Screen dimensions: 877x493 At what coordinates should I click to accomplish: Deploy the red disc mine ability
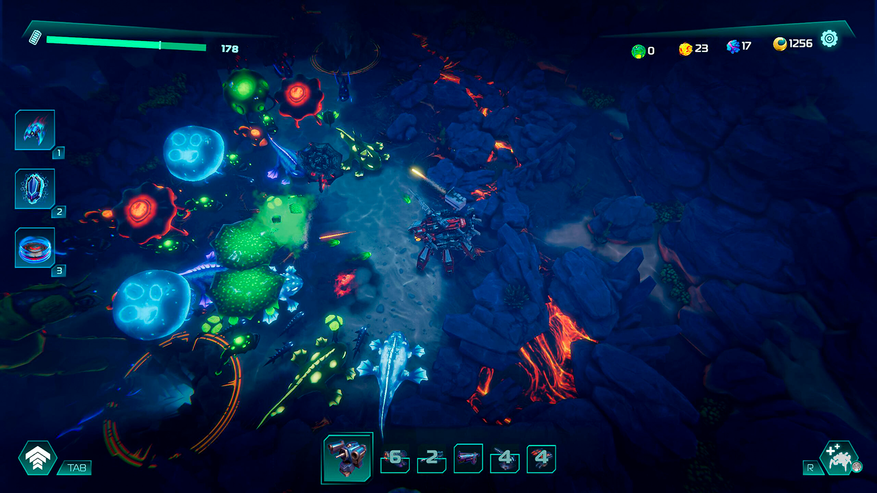(35, 247)
